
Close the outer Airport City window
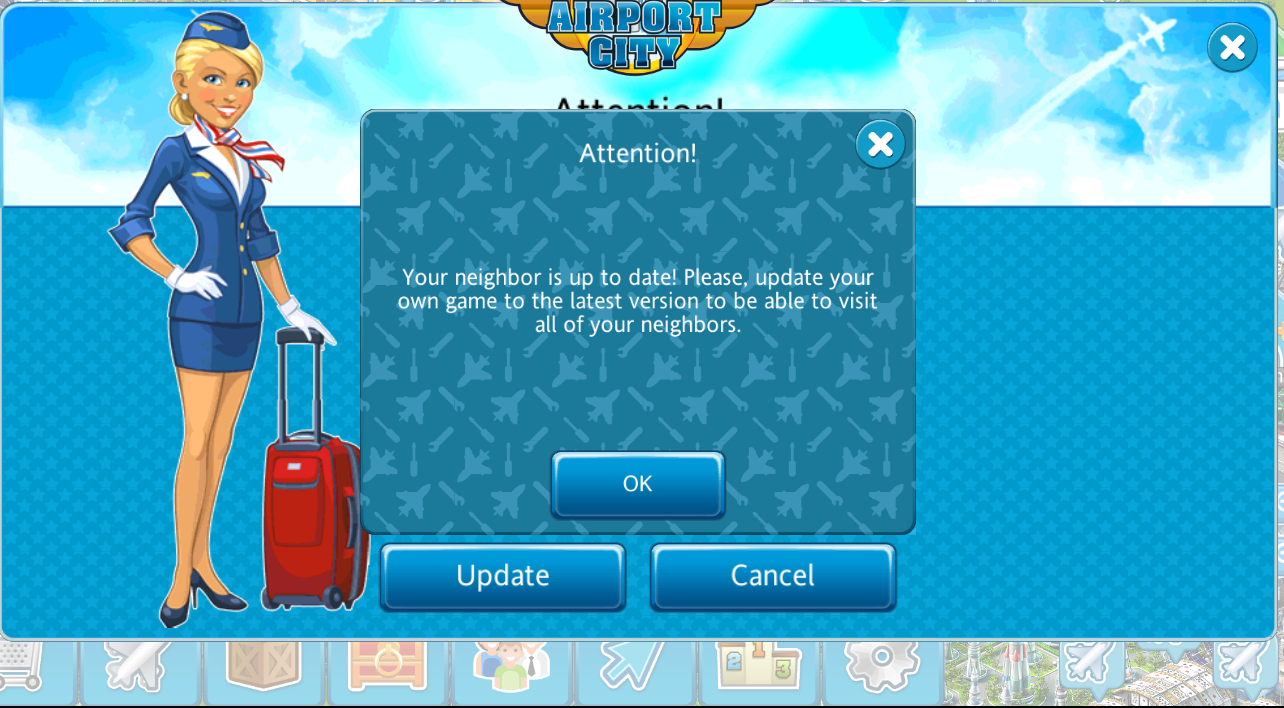(x=1232, y=47)
